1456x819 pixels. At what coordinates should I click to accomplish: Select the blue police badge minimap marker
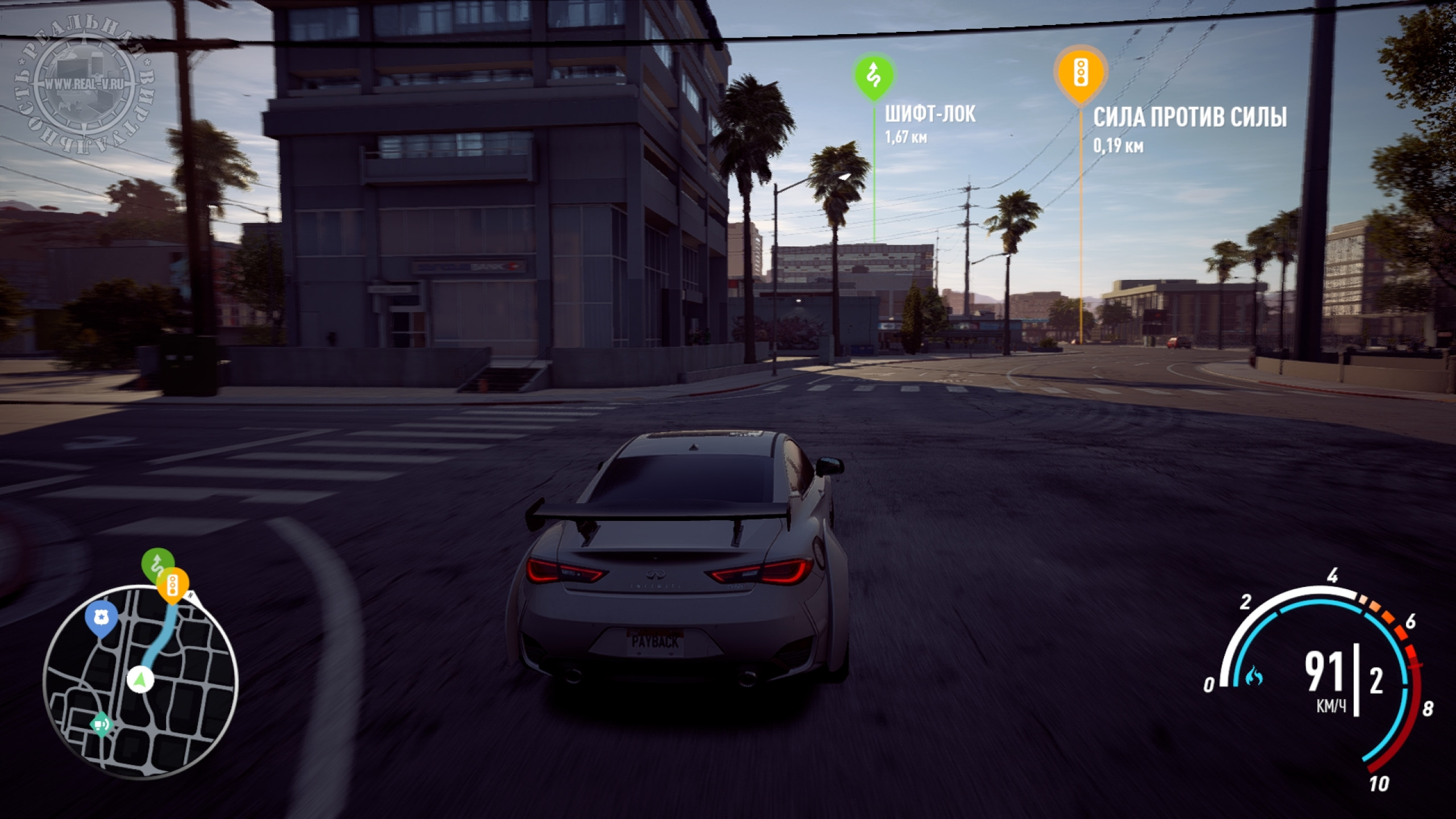[101, 617]
